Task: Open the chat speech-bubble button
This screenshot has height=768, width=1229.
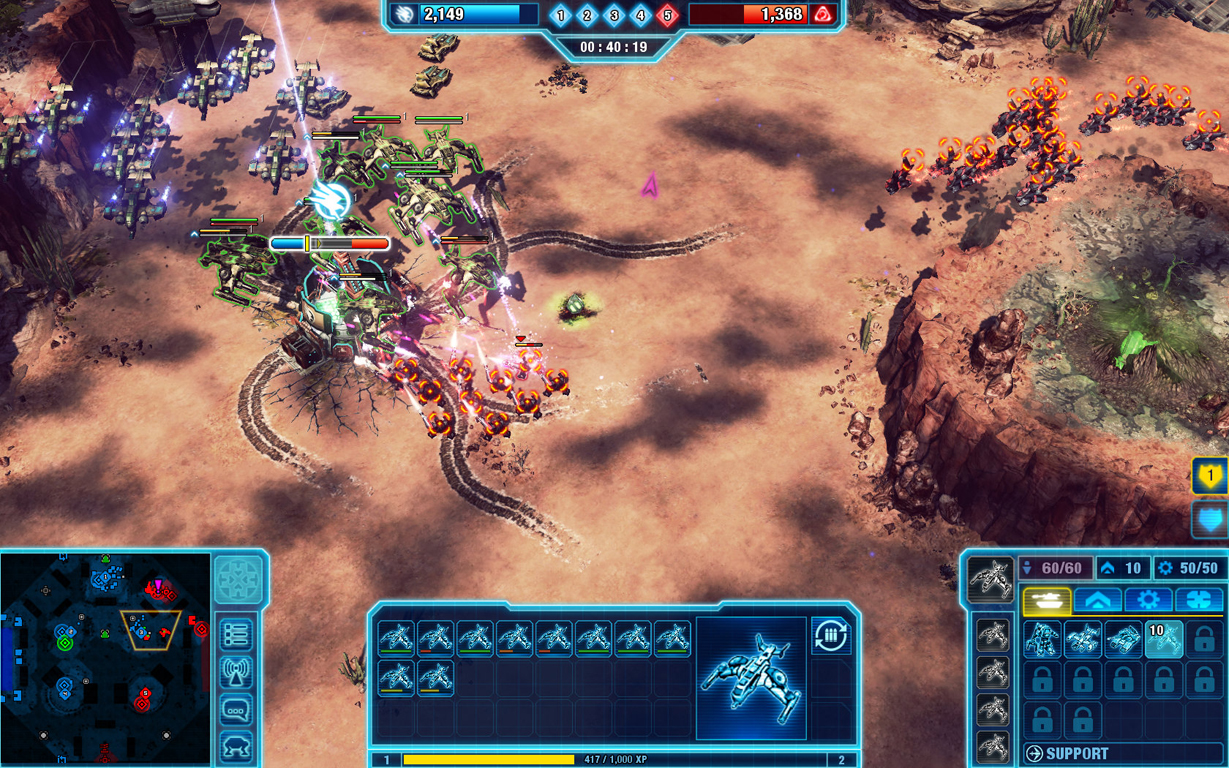Action: click(x=236, y=711)
